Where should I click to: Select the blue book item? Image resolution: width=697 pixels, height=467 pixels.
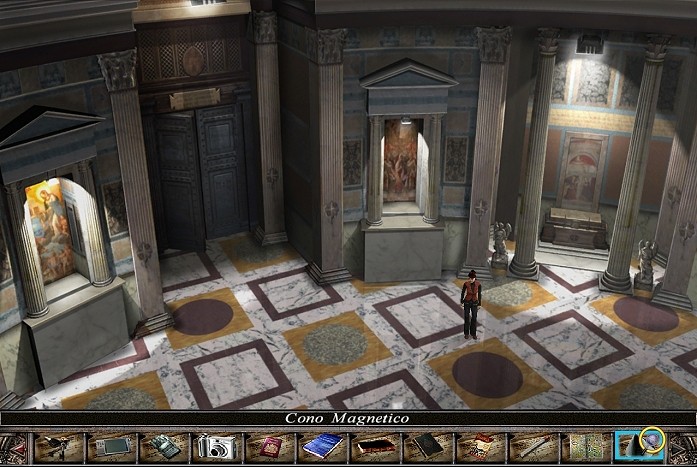coord(322,446)
